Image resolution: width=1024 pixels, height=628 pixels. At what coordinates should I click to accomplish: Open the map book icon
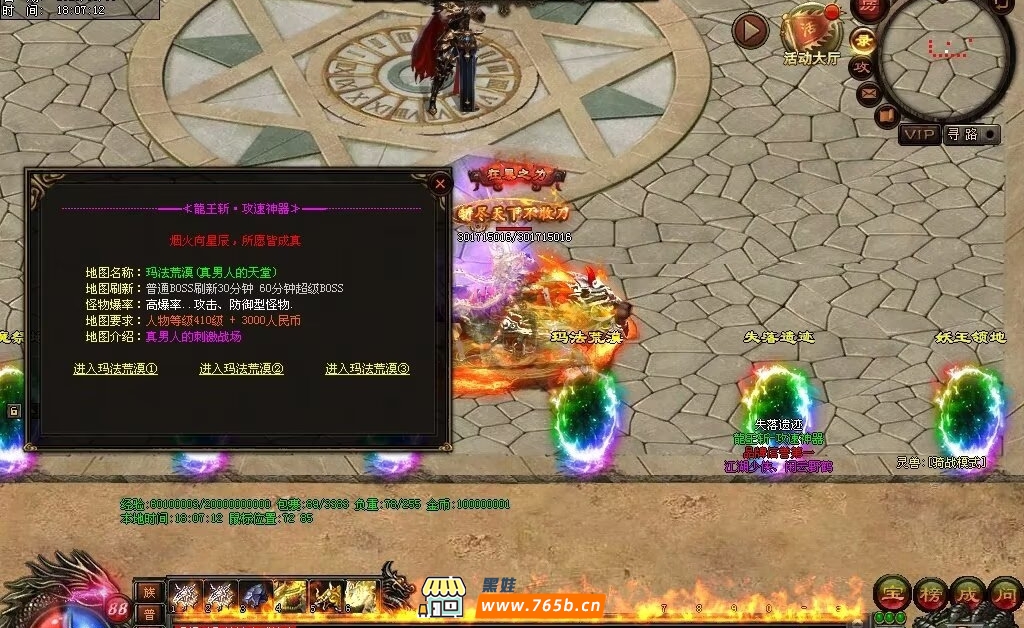886,116
